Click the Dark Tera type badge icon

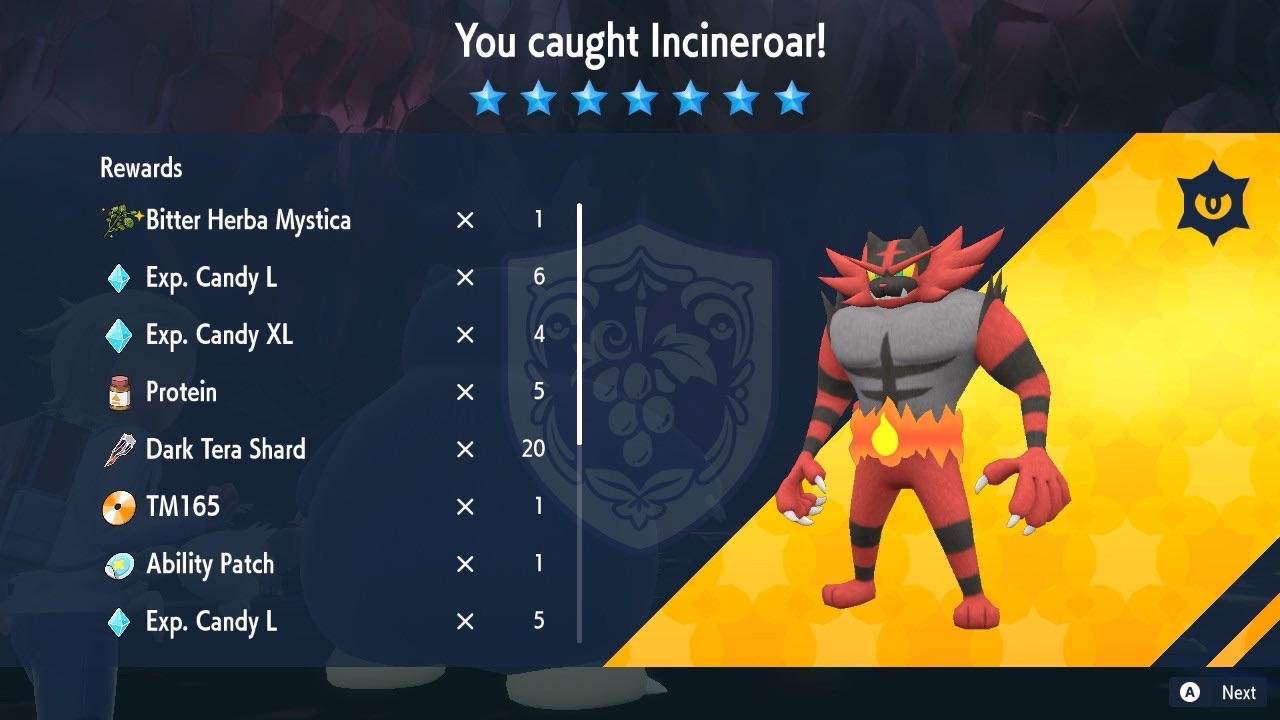(x=1213, y=204)
